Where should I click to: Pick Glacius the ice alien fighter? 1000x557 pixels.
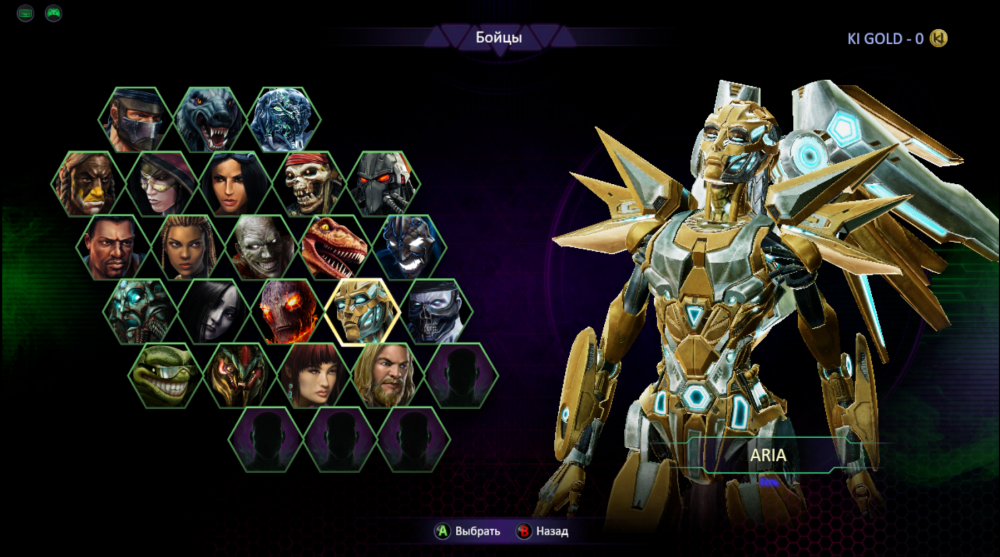click(285, 120)
